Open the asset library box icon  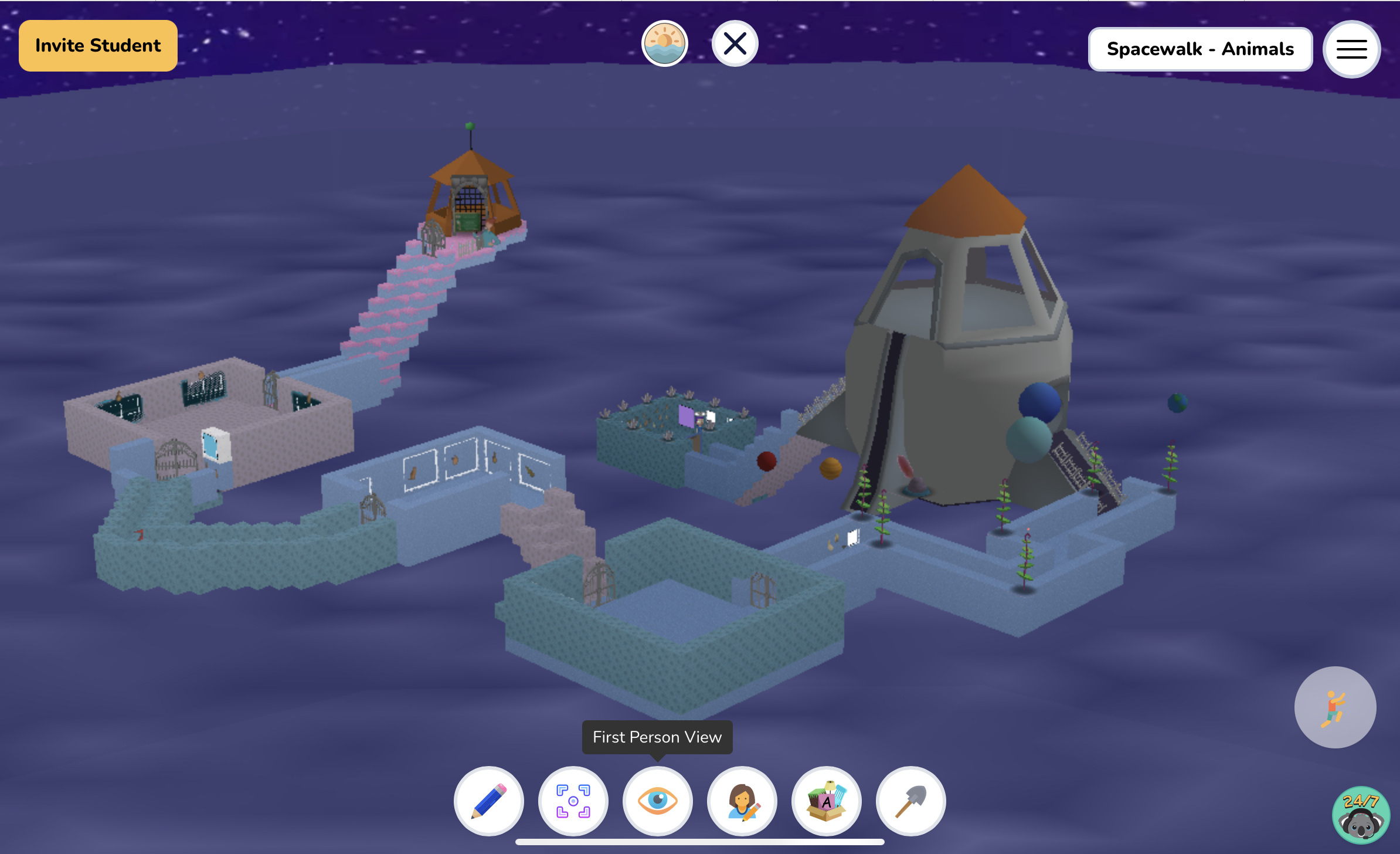pyautogui.click(x=826, y=801)
